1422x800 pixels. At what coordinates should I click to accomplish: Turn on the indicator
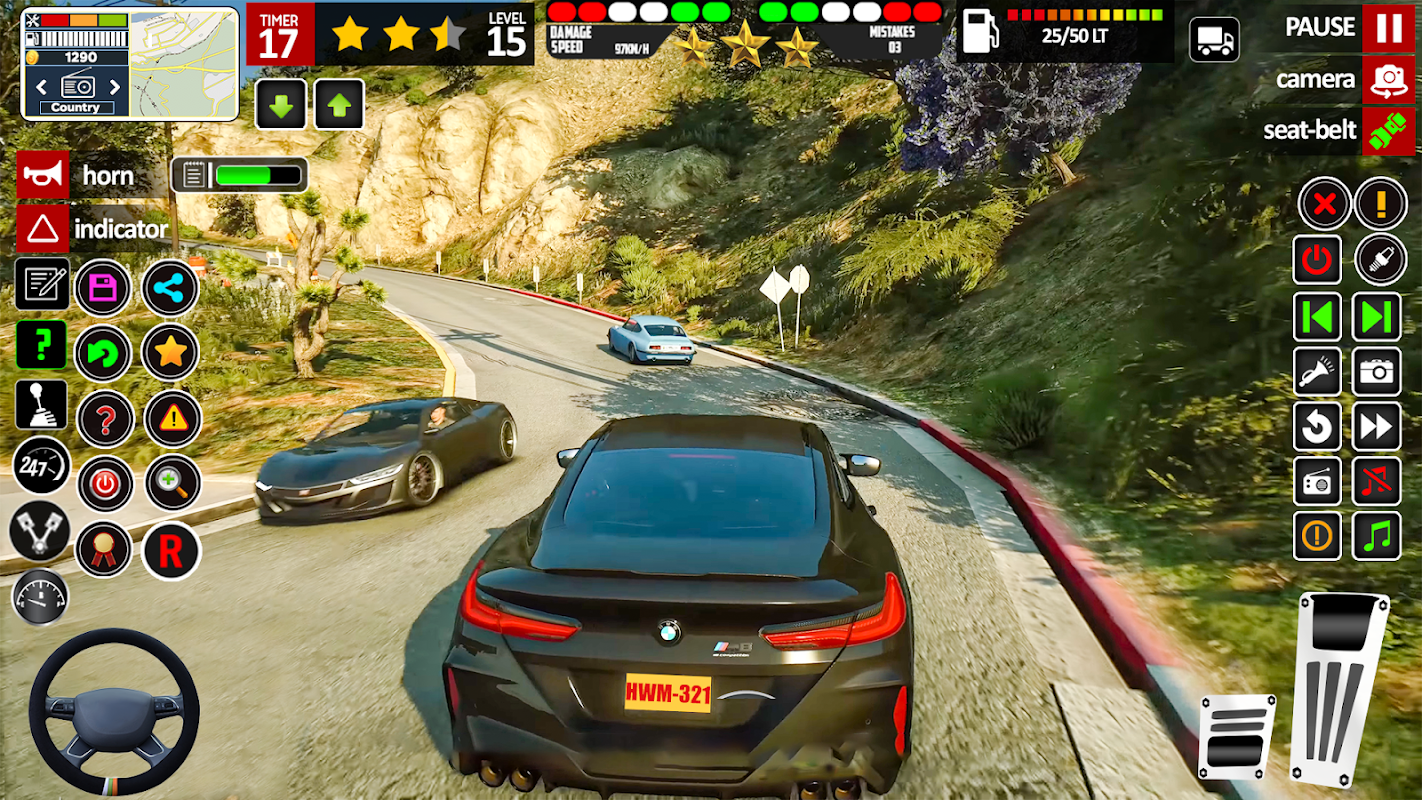pos(43,229)
